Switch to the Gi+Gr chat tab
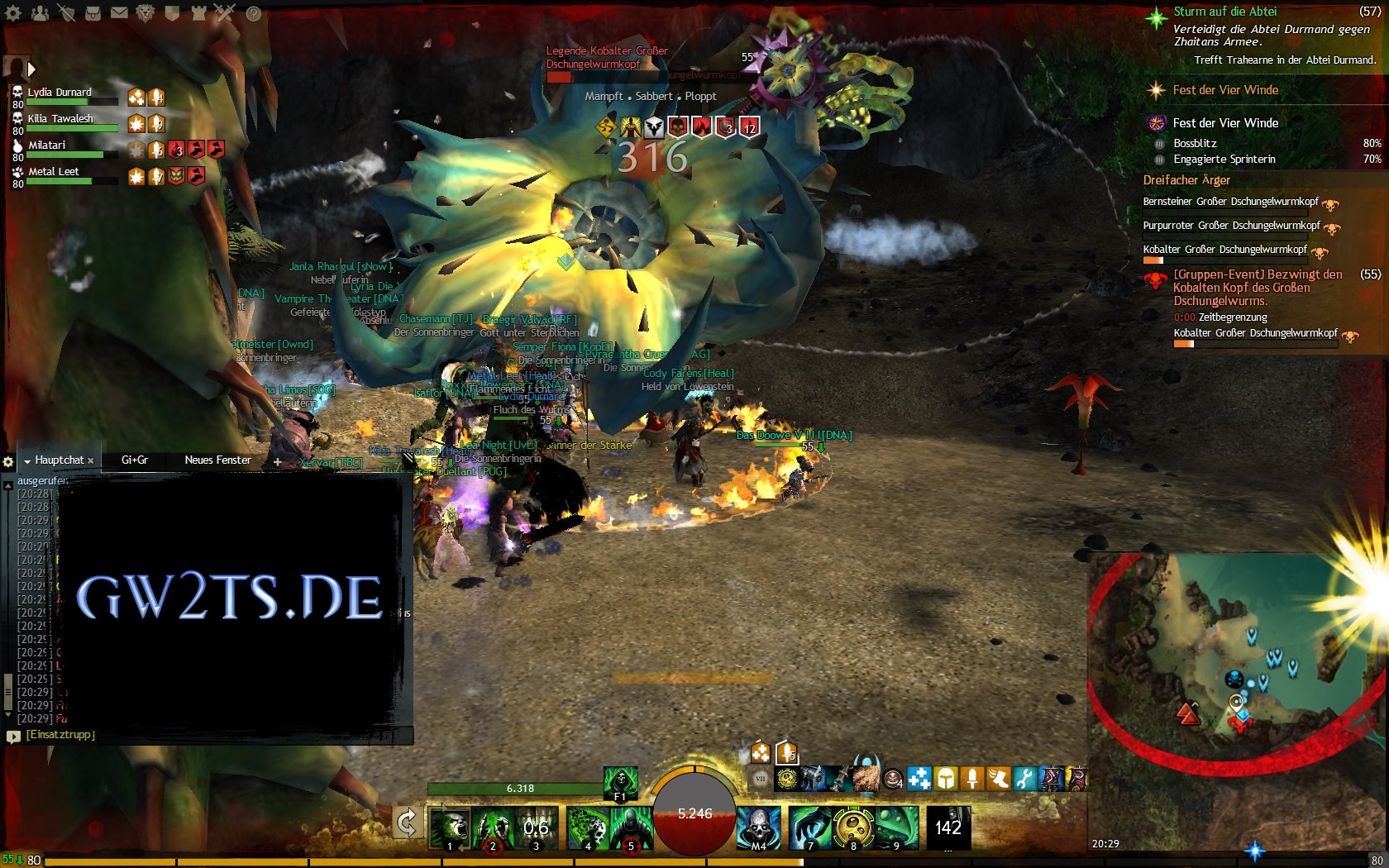The width and height of the screenshot is (1389, 868). pyautogui.click(x=135, y=460)
